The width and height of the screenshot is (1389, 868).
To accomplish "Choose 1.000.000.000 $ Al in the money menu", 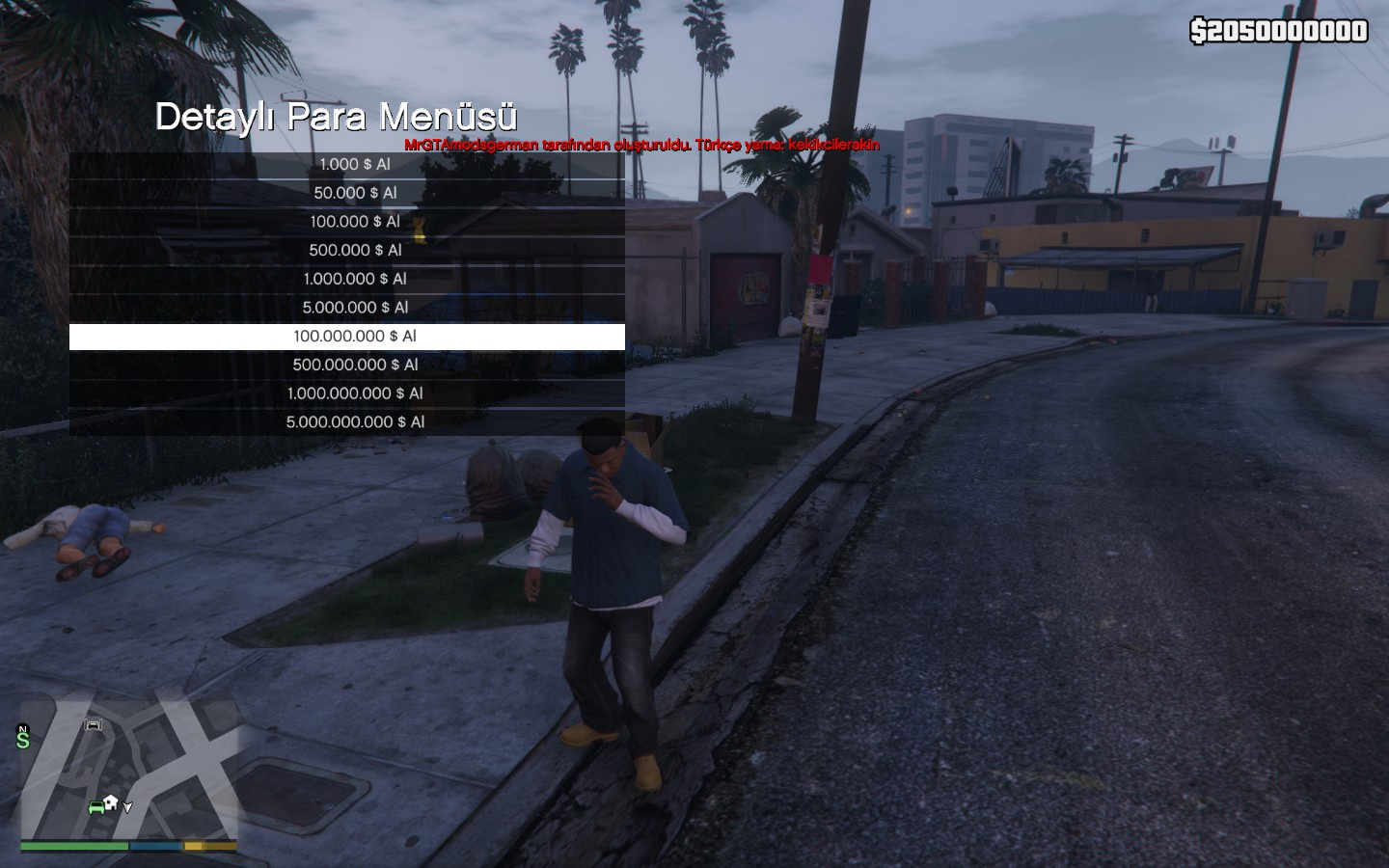I will click(355, 393).
